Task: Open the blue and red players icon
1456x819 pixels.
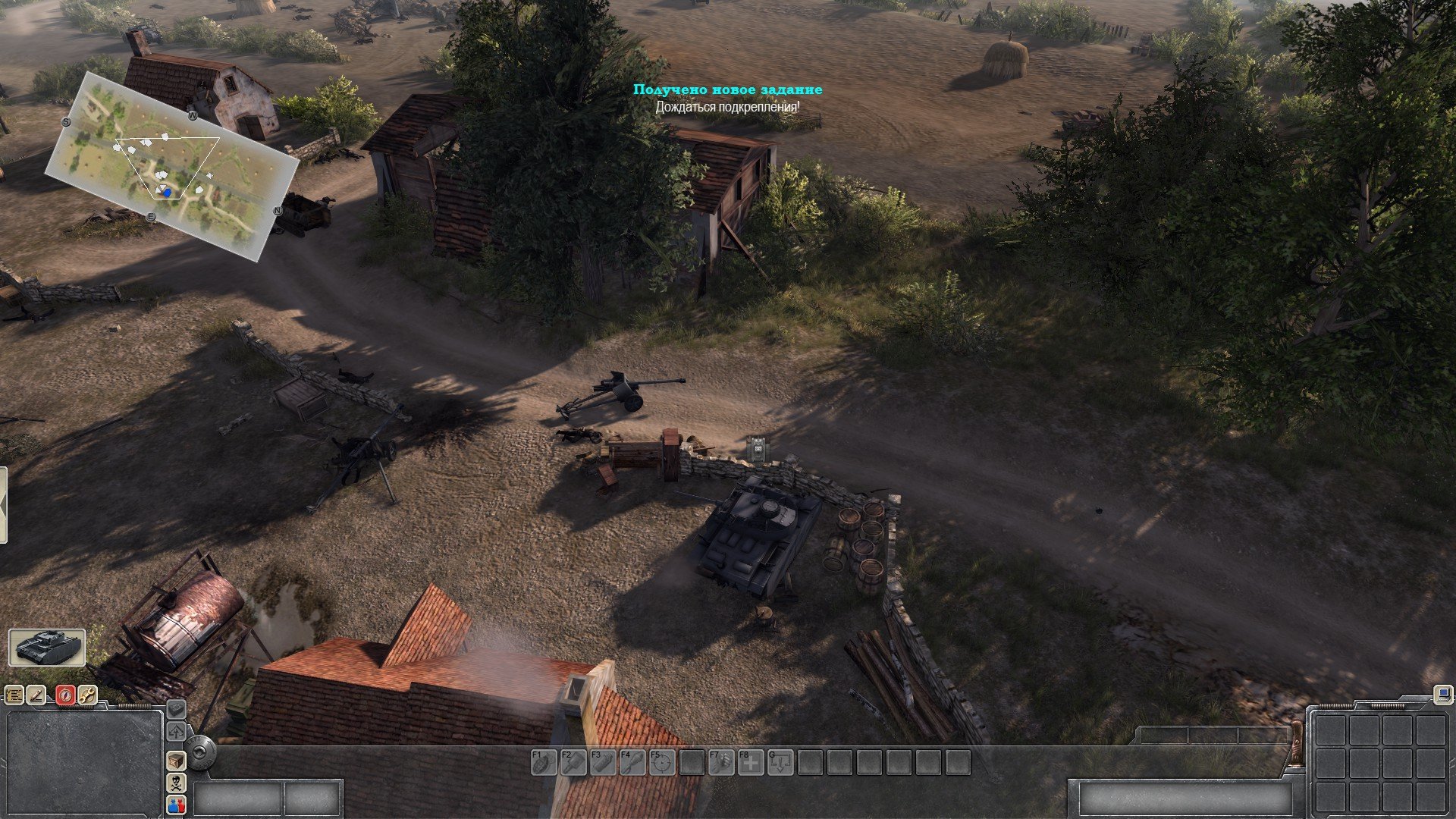Action: 176,805
